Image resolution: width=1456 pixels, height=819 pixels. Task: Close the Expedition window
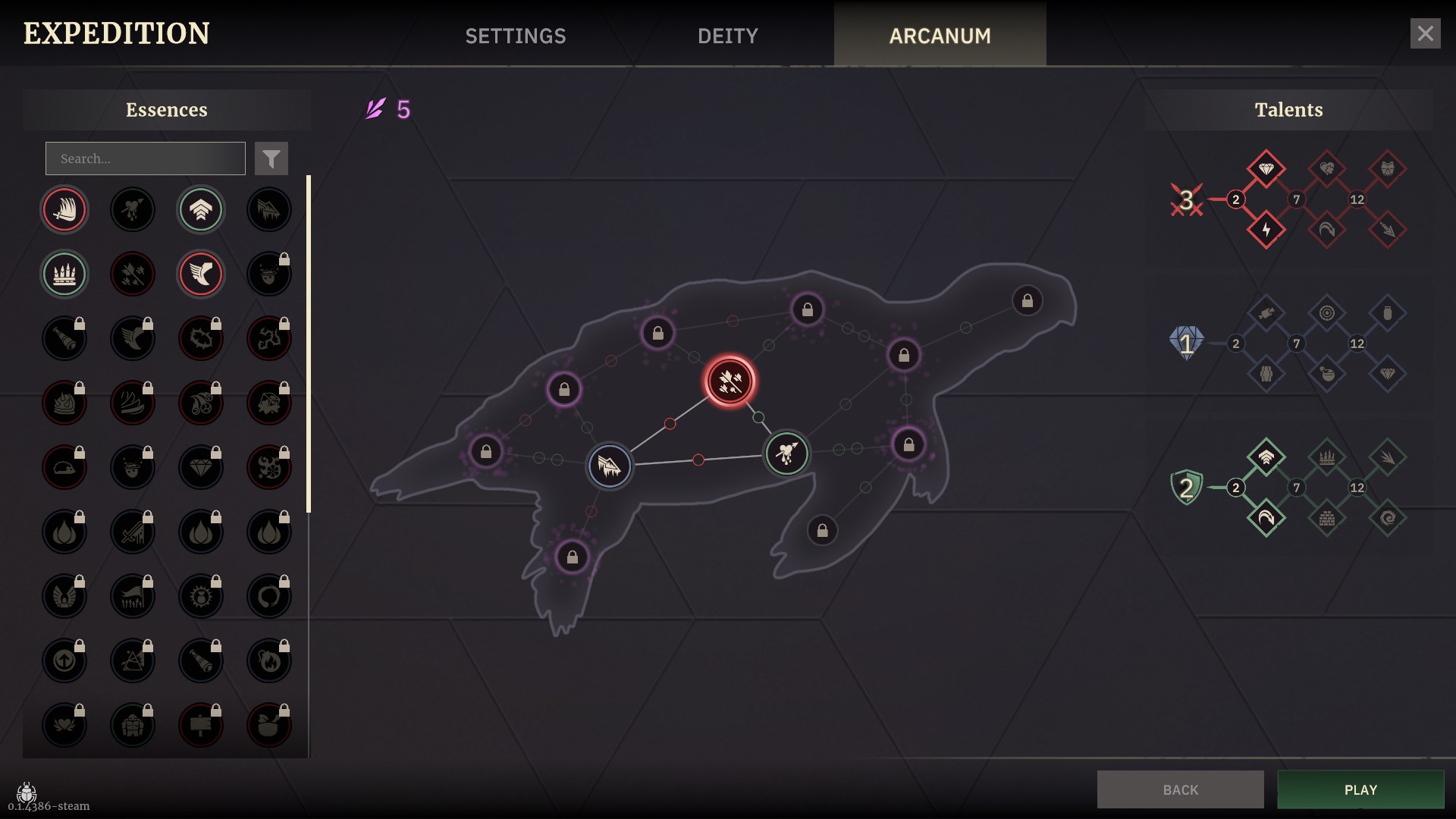[x=1425, y=34]
